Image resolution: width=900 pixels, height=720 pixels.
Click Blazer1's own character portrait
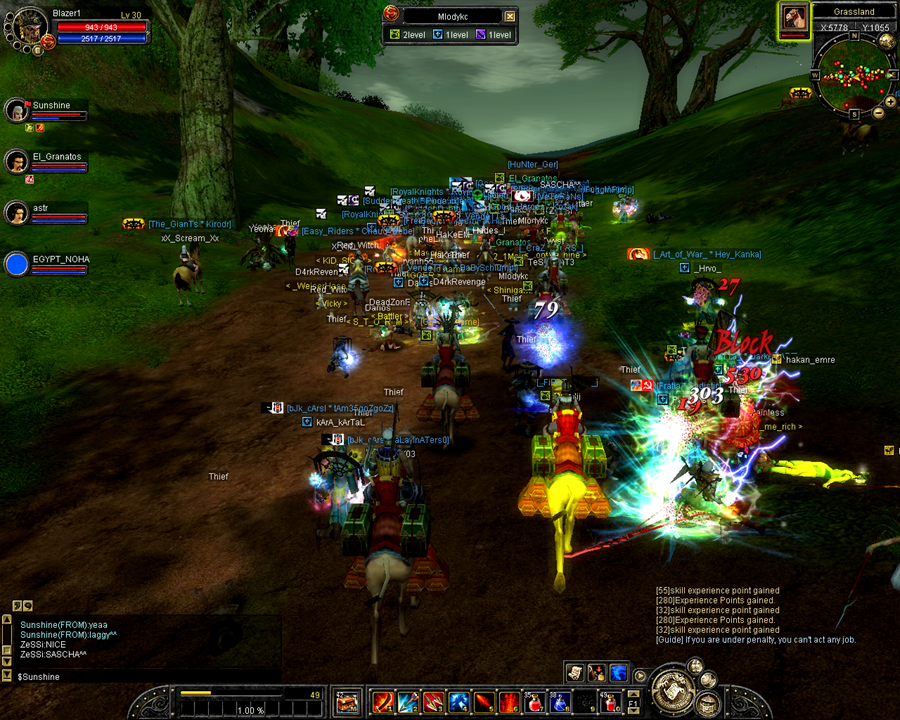click(27, 28)
